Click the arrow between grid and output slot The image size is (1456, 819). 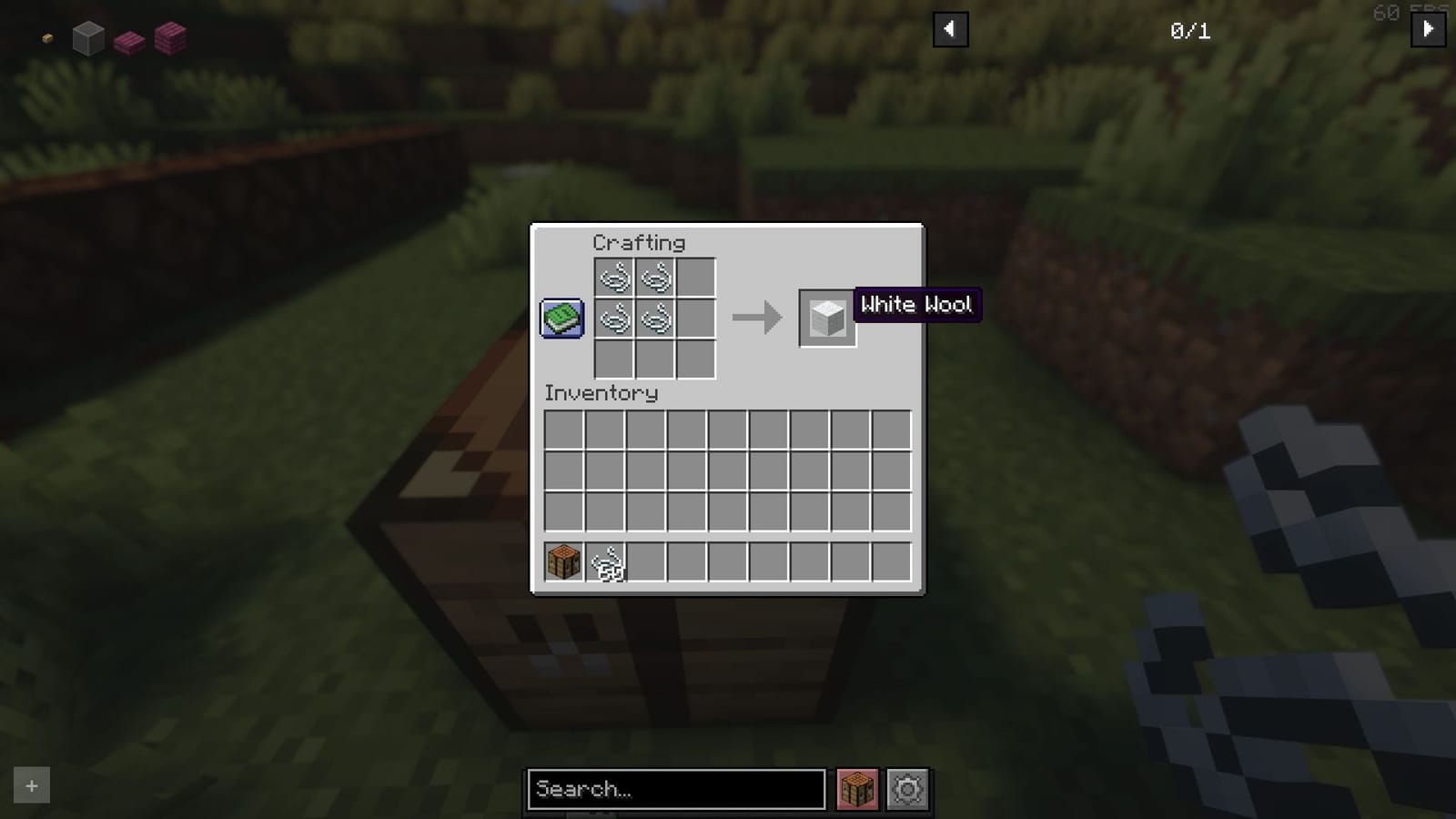coord(758,318)
